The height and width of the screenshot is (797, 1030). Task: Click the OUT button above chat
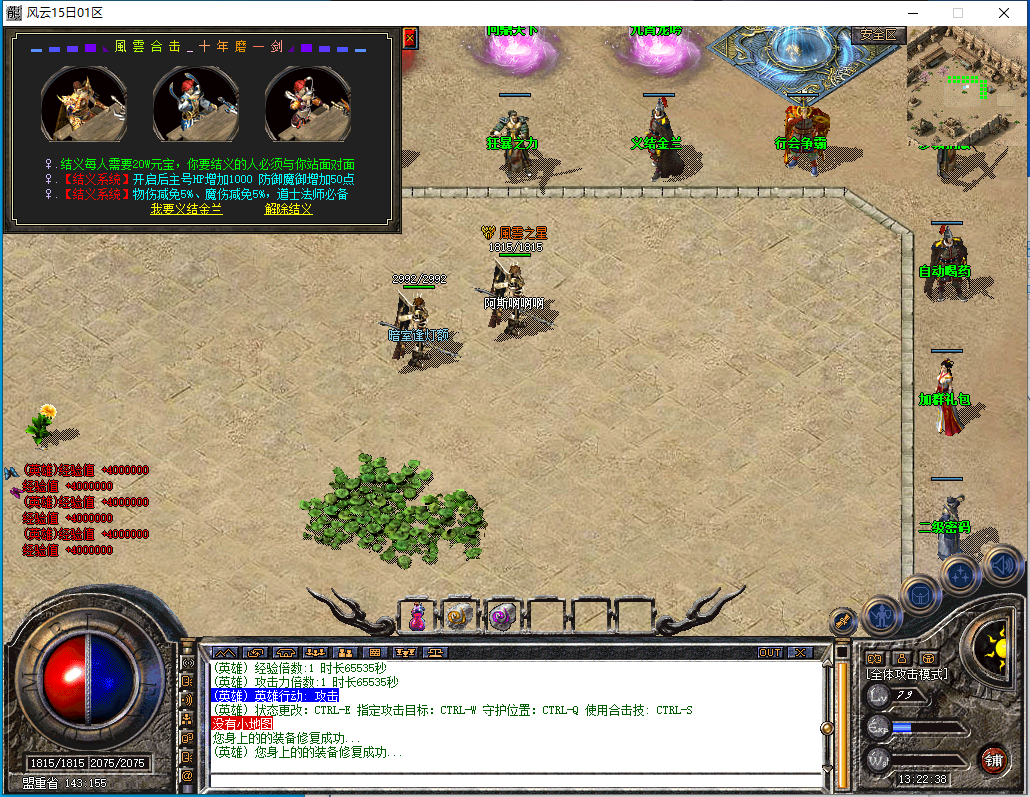(770, 652)
